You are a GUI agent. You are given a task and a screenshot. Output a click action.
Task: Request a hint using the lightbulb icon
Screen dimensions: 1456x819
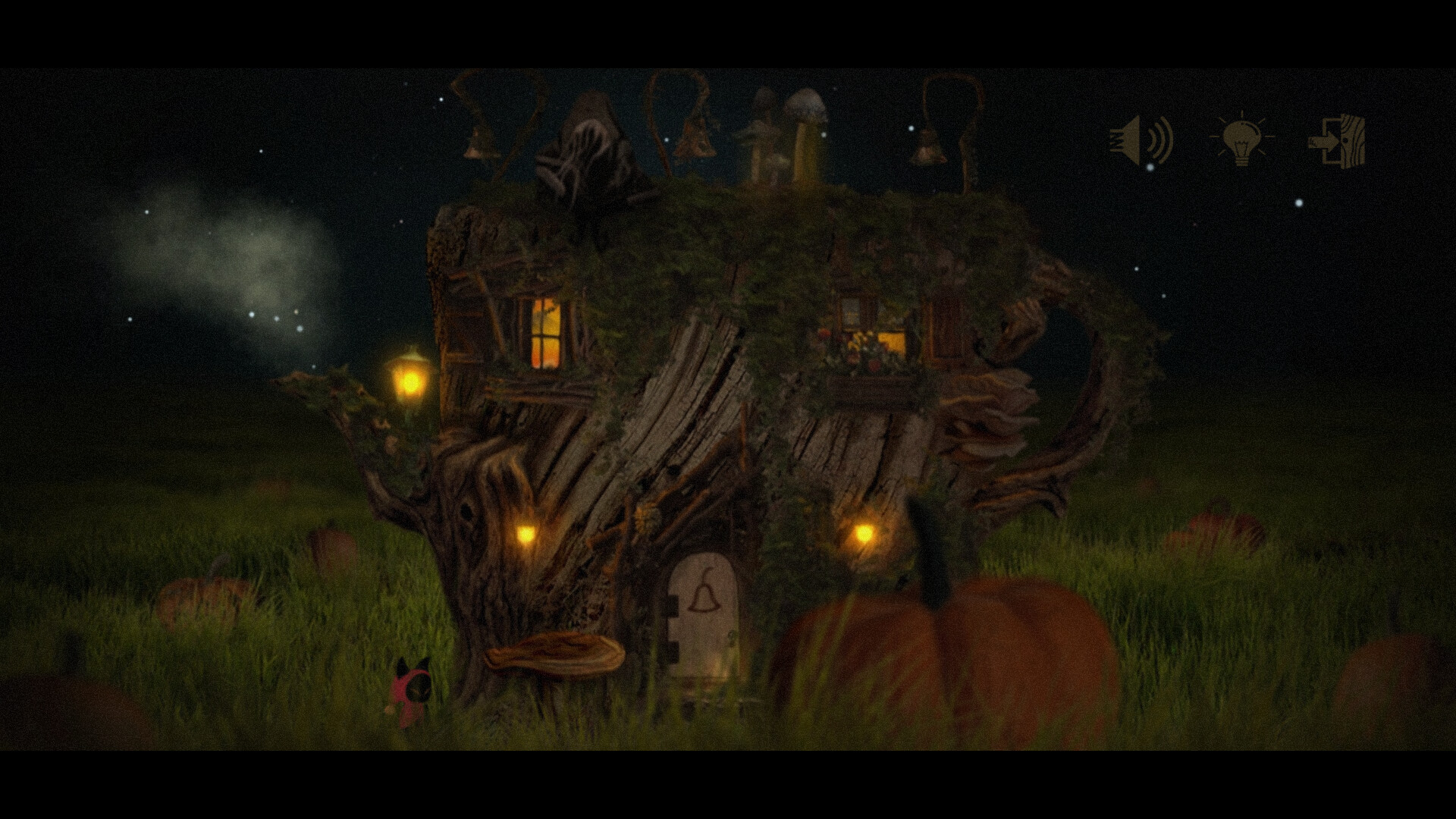[1242, 140]
